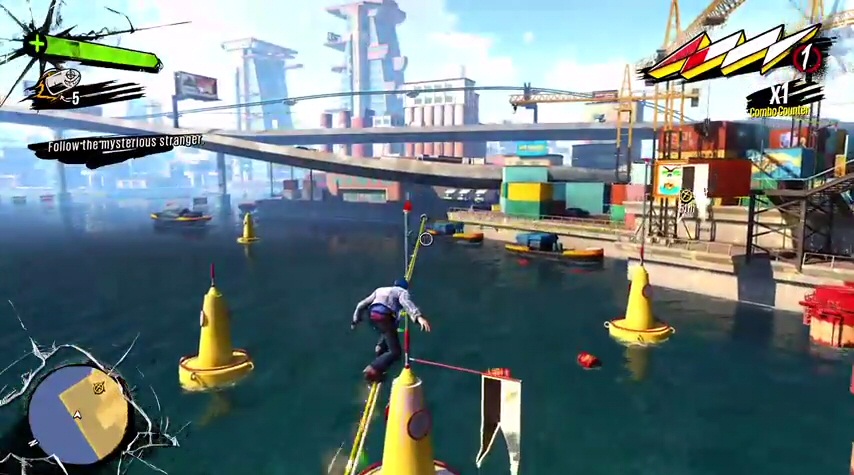Click the circular minimap
The height and width of the screenshot is (475, 854).
(79, 413)
